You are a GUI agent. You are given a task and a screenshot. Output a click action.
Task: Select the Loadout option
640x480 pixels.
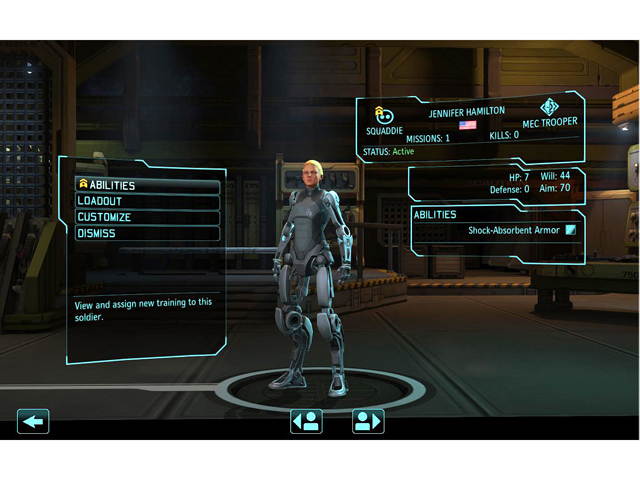coord(147,201)
